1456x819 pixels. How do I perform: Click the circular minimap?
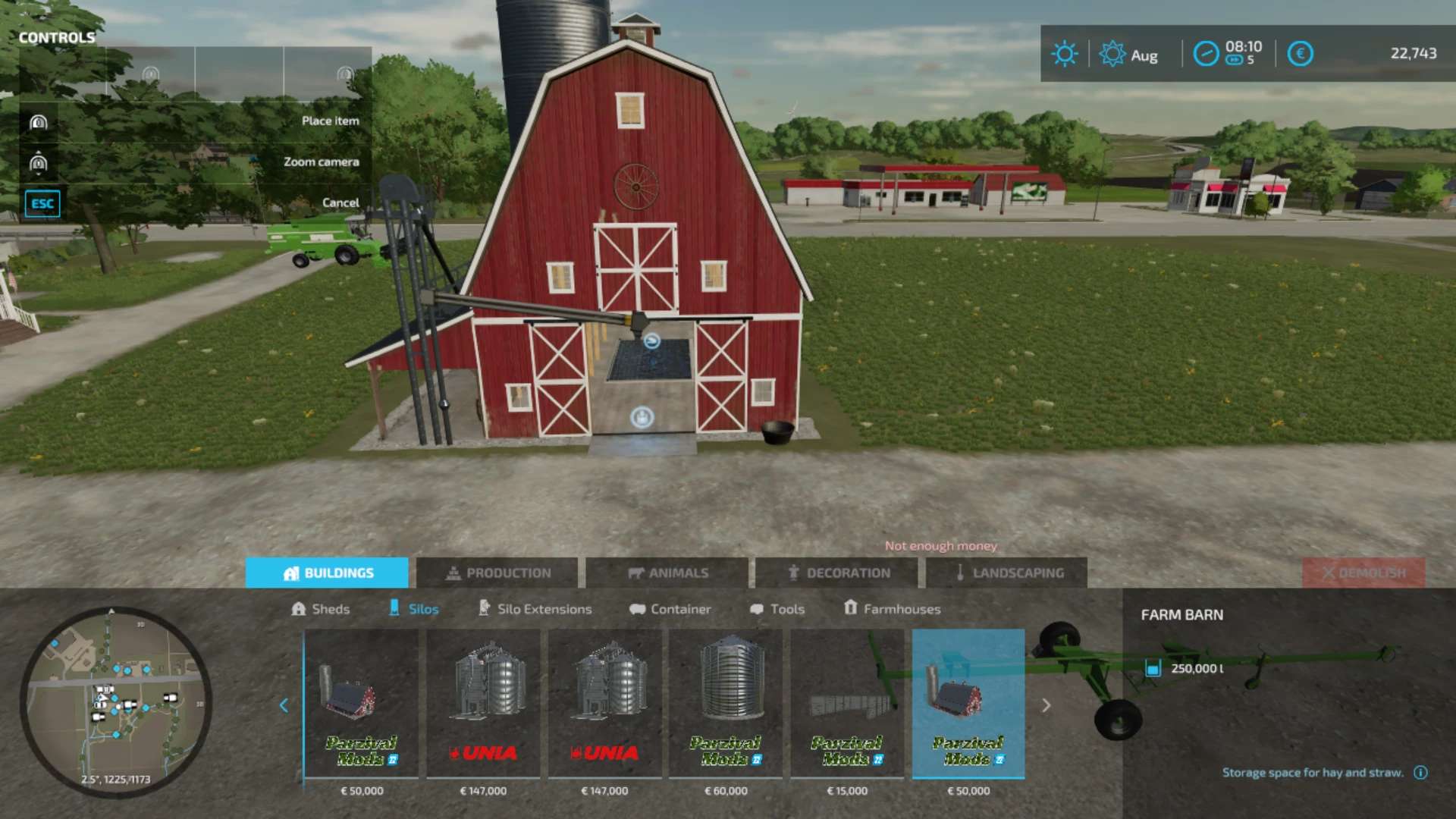[115, 701]
